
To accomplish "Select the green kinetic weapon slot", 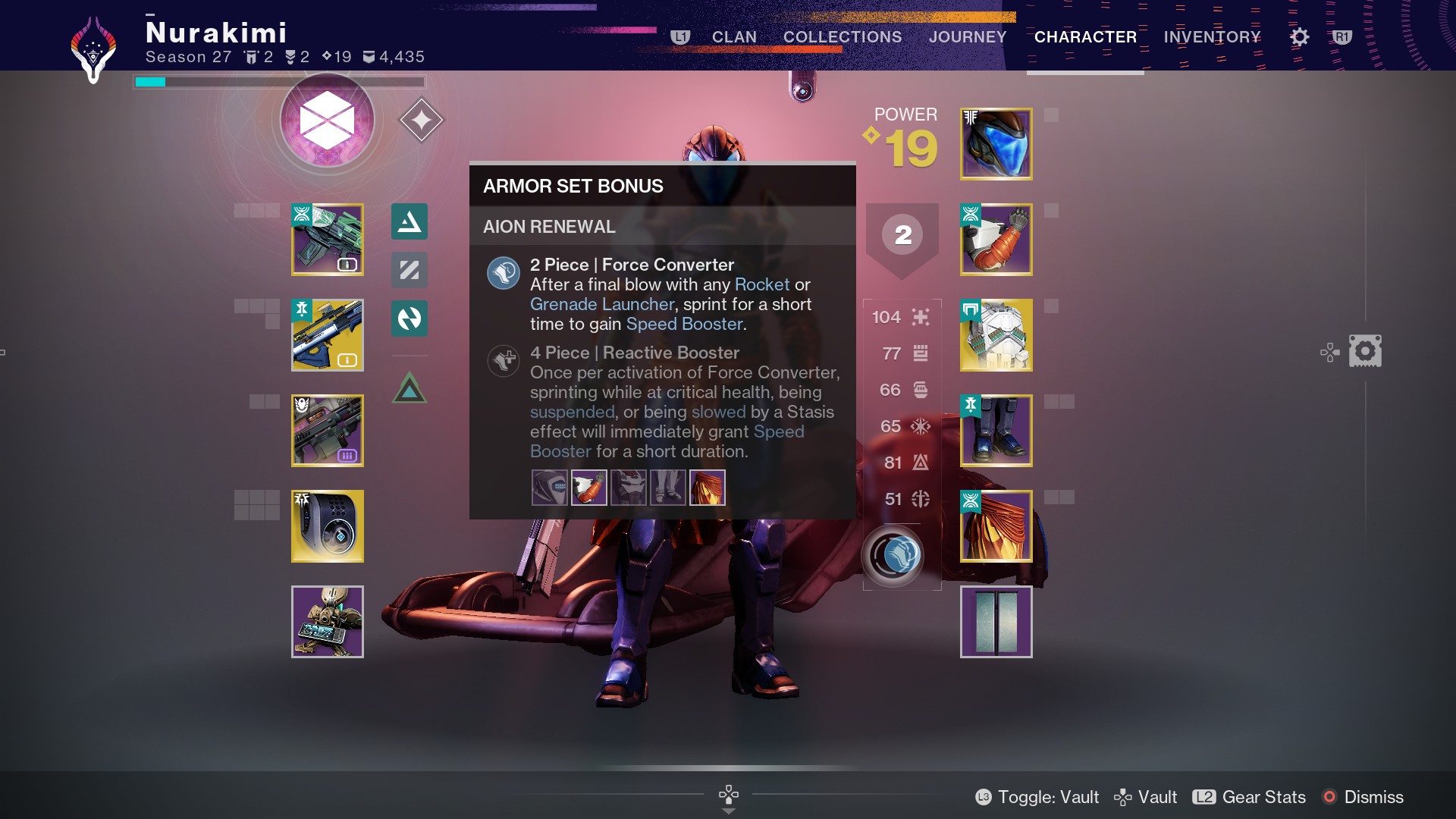I will tap(328, 240).
